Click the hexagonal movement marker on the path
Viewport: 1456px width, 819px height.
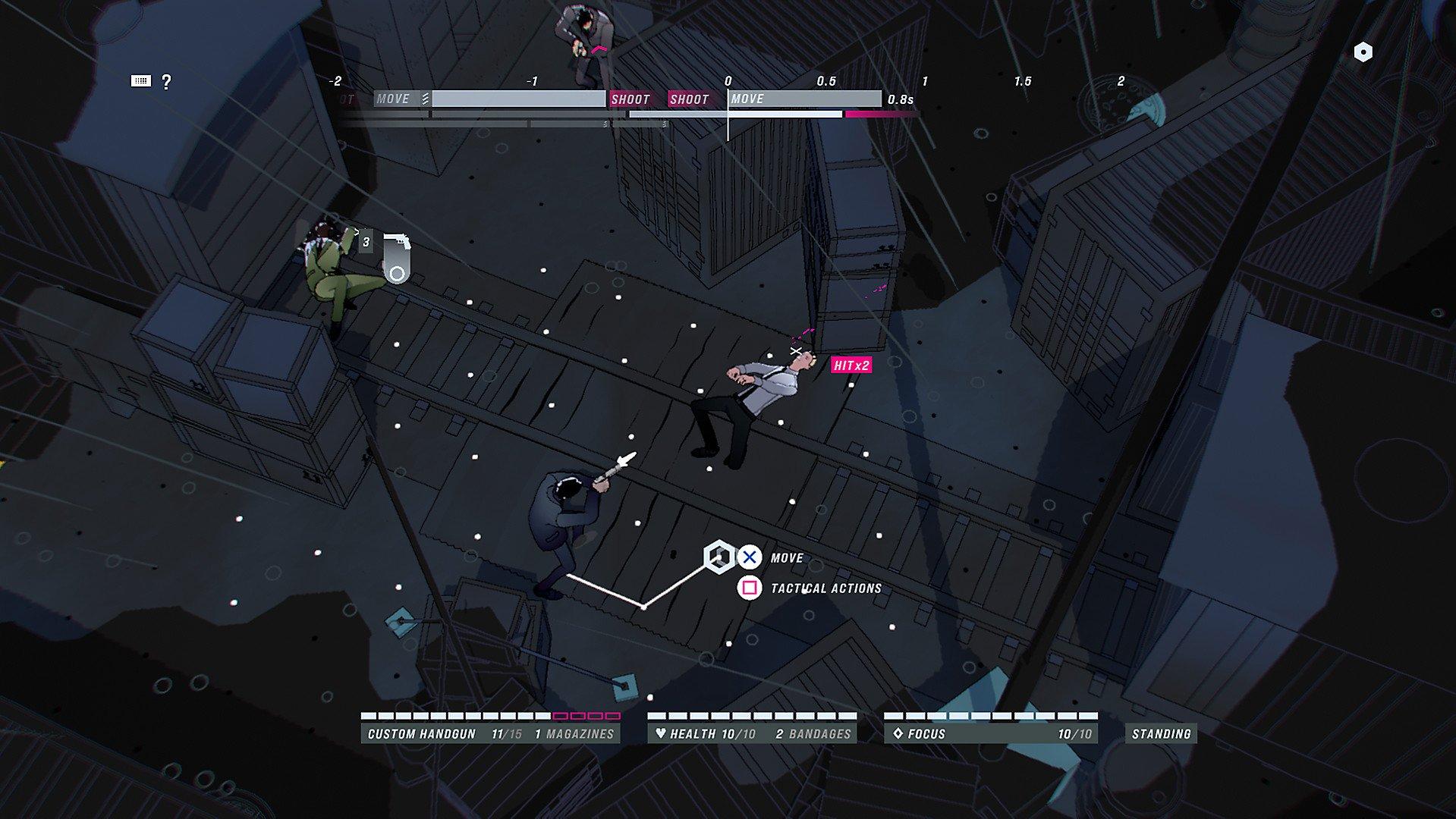[x=719, y=556]
